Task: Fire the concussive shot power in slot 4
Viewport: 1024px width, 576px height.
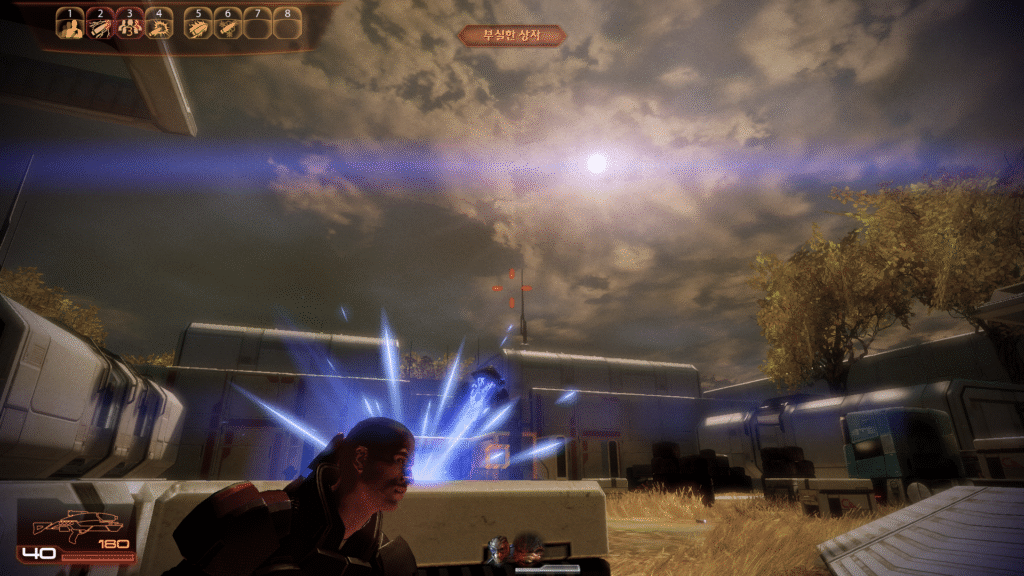Action: (x=158, y=26)
